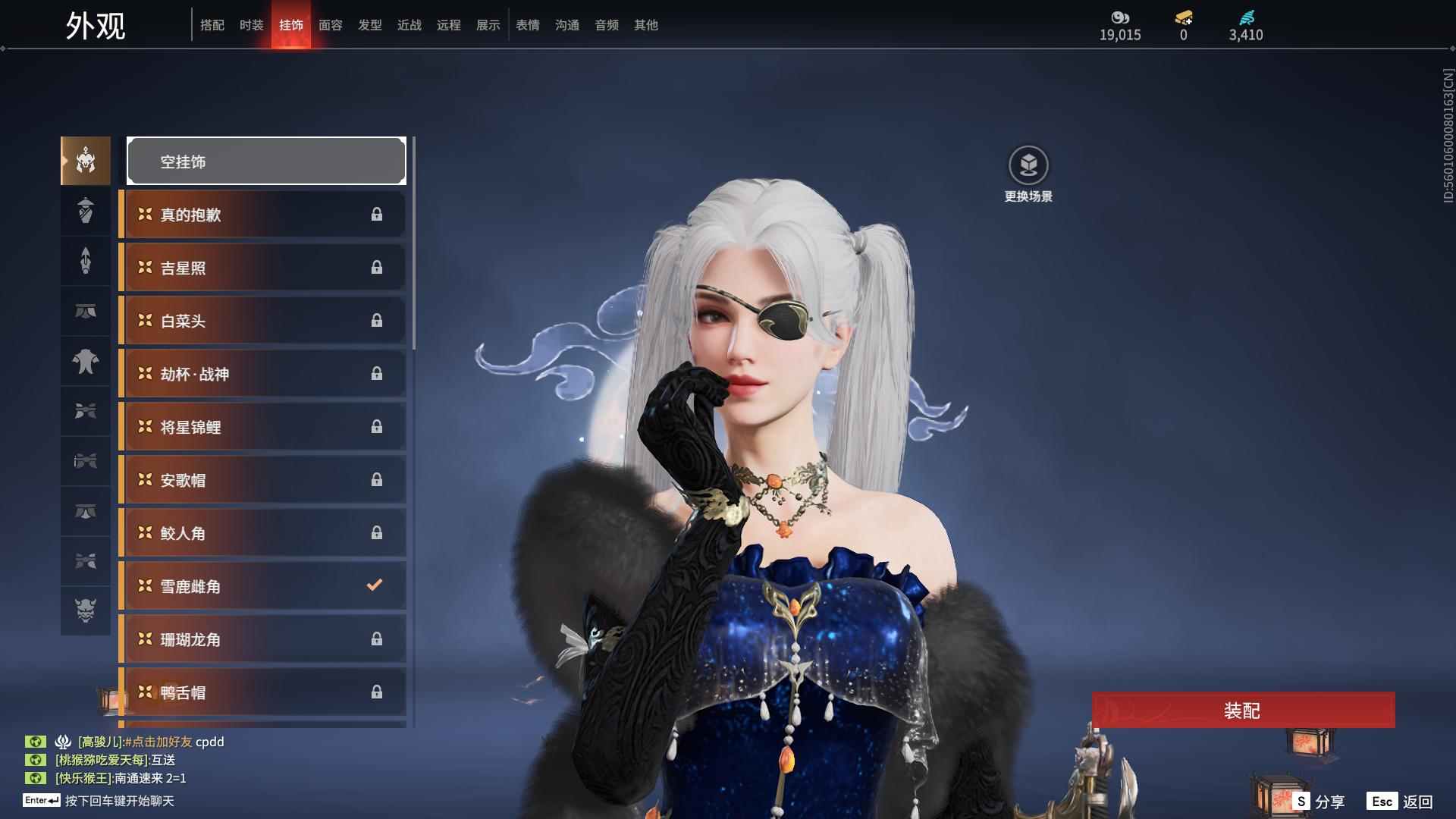Image resolution: width=1456 pixels, height=819 pixels.
Task: Choose the 将星锦鲤 accessory
Action: [262, 427]
